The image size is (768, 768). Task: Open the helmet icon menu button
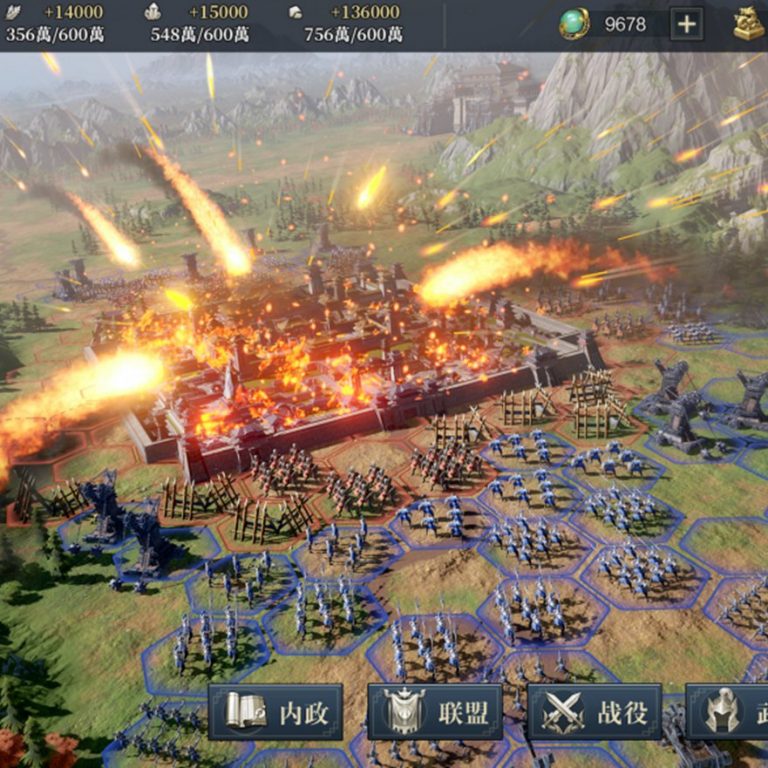[x=727, y=712]
